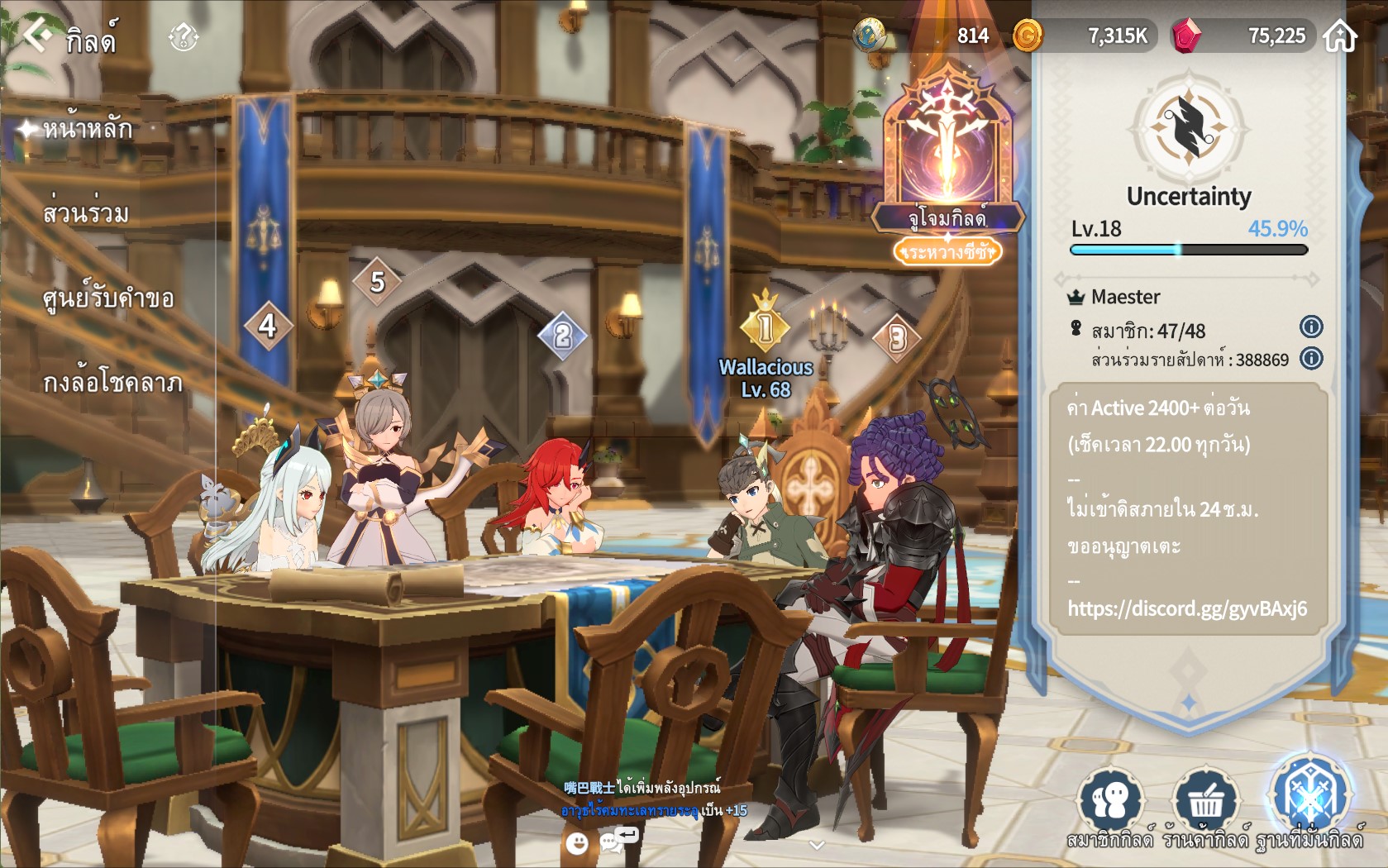The height and width of the screenshot is (868, 1388).
Task: Show member count info icon
Action: click(1311, 327)
